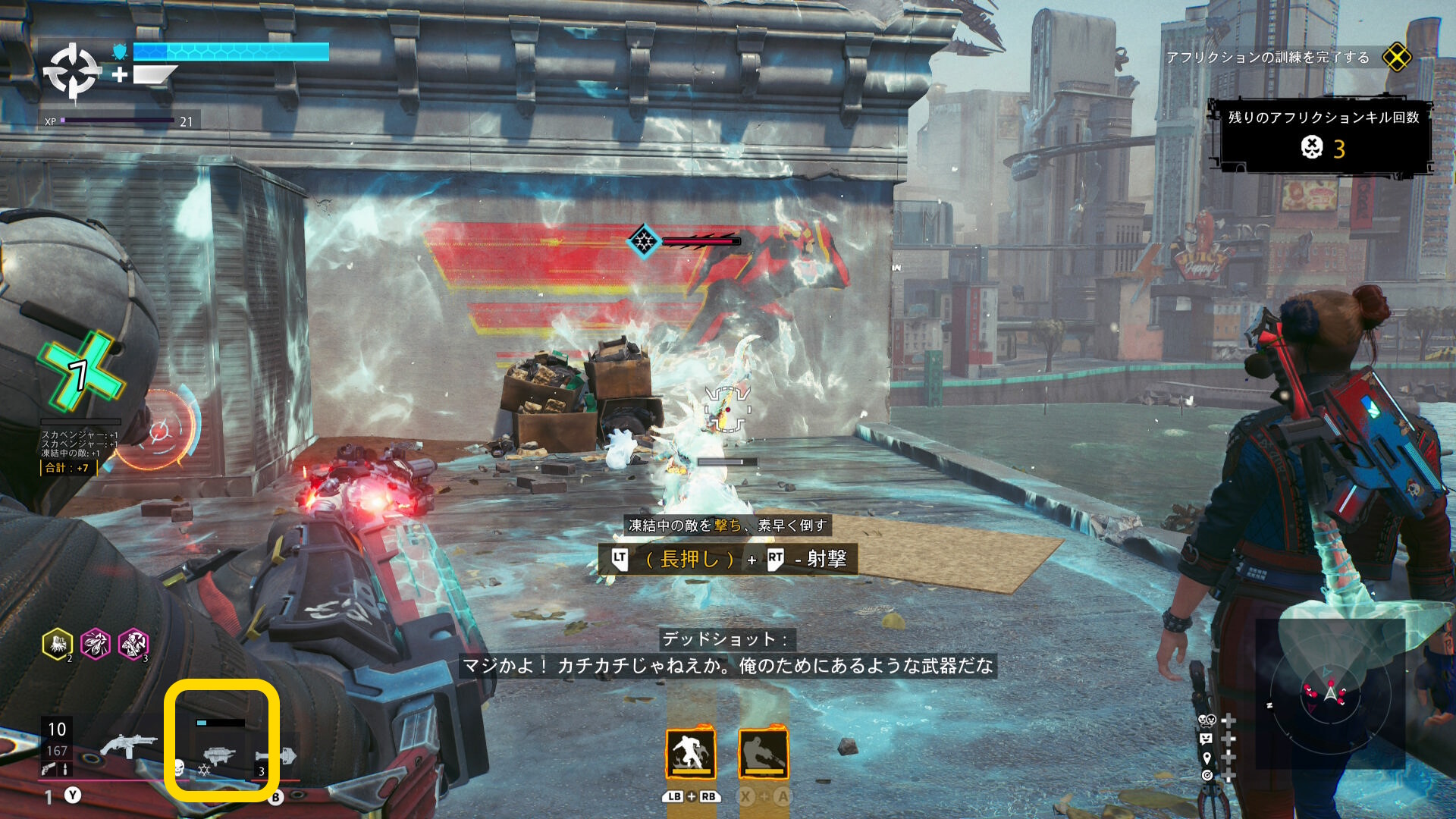Activate the jumping figure traversal ability

pyautogui.click(x=690, y=753)
